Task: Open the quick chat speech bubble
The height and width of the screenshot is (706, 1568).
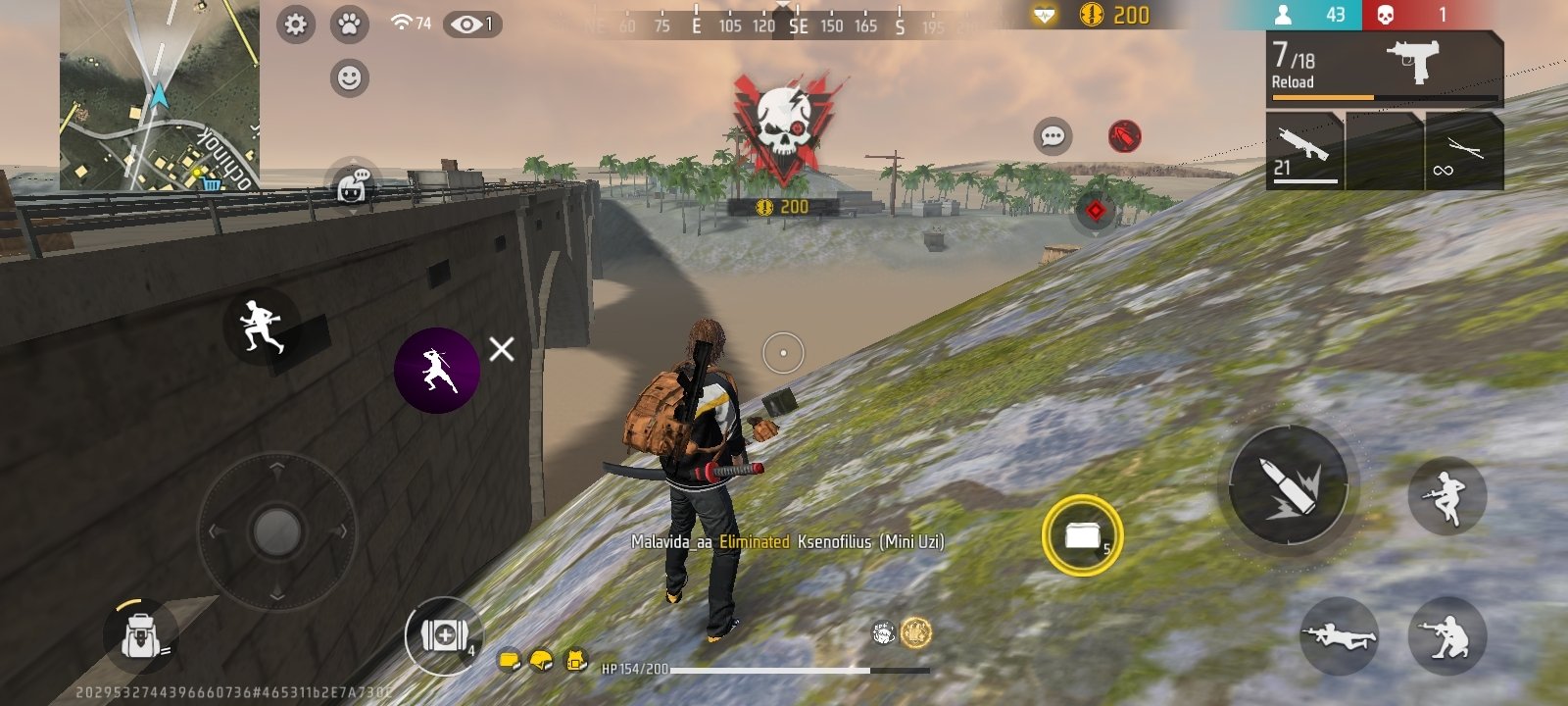Action: pos(1053,136)
